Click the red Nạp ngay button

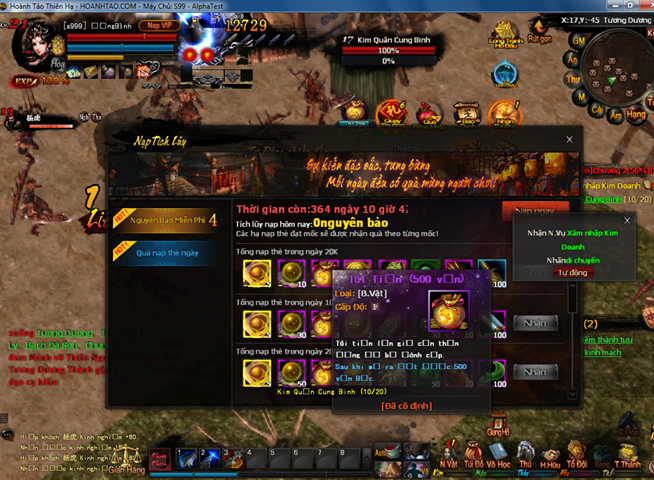coord(535,212)
